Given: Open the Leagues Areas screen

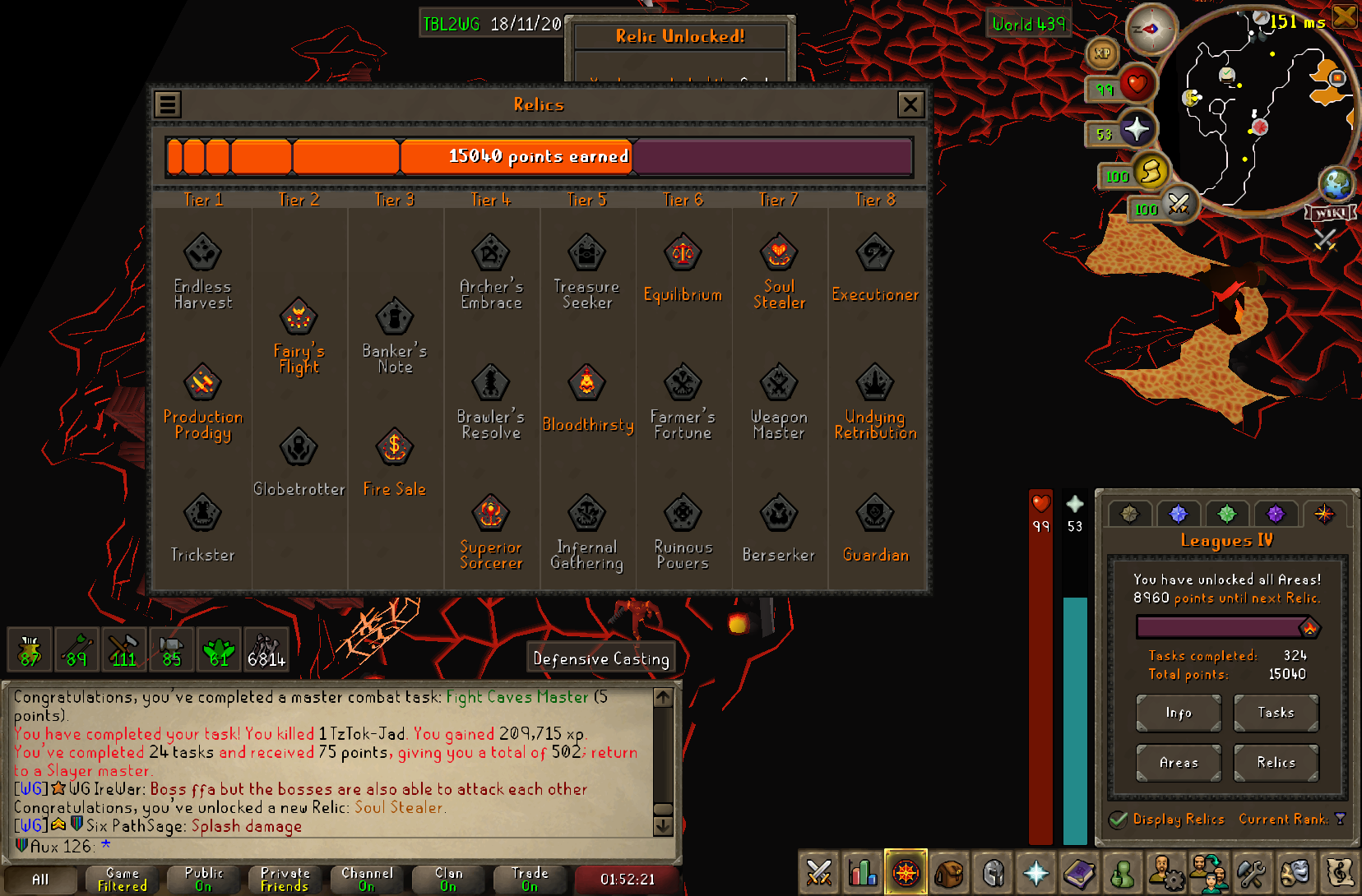Looking at the screenshot, I should pos(1178,763).
